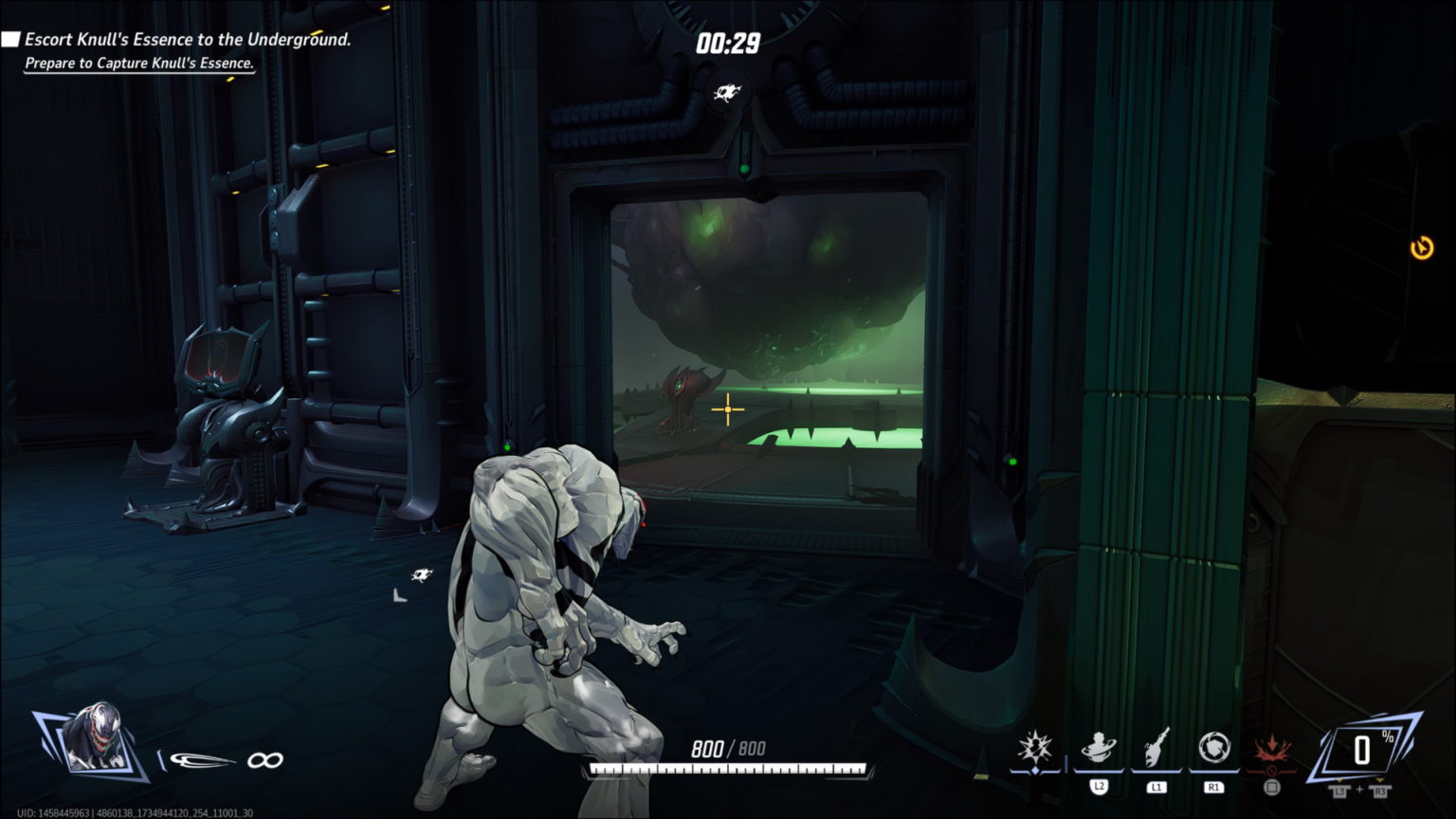The height and width of the screenshot is (819, 1456).
Task: Click the tendril weapon icon
Action: pyautogui.click(x=202, y=760)
